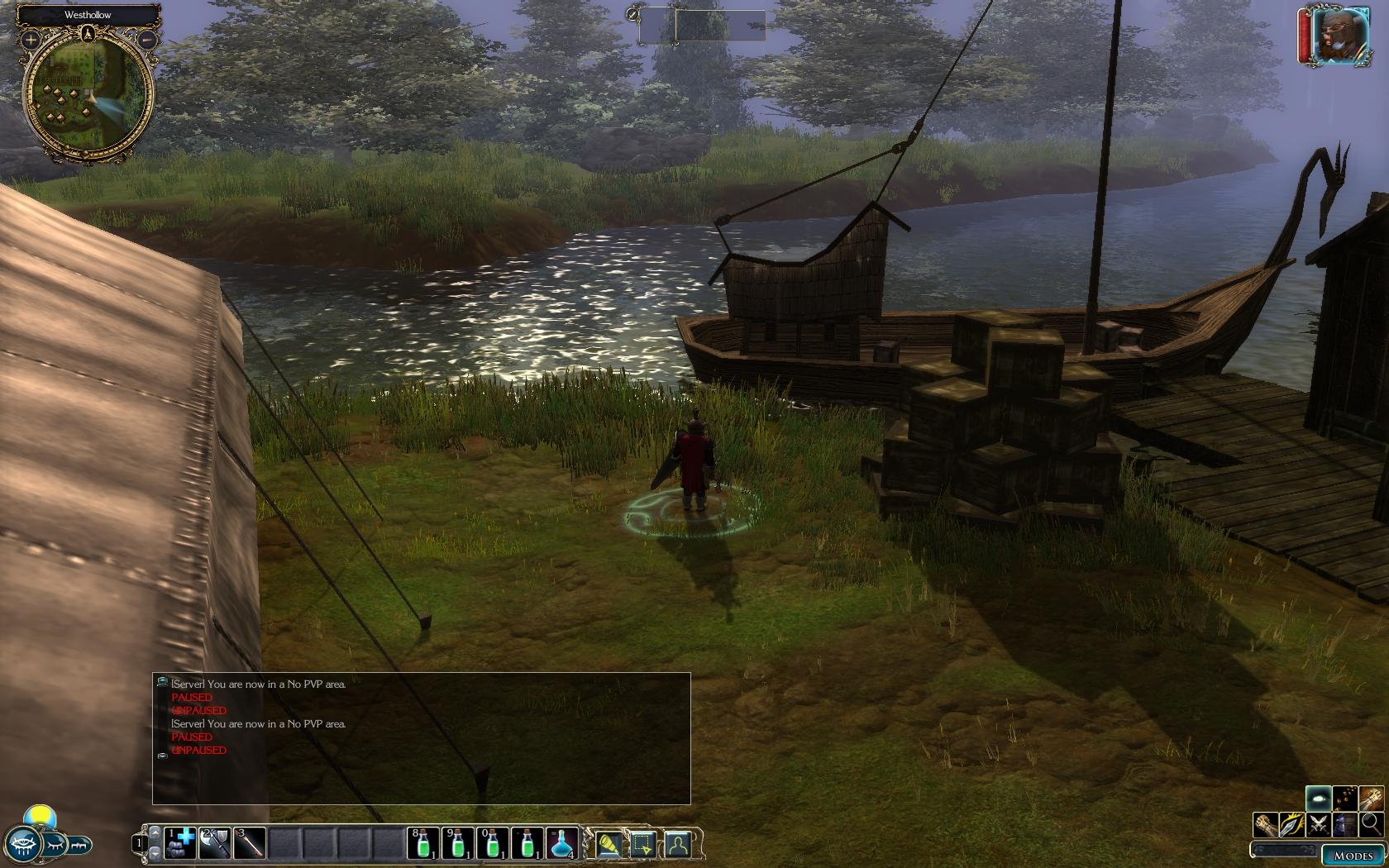1389x868 pixels.
Task: Drink the blue potion flask
Action: (562, 843)
